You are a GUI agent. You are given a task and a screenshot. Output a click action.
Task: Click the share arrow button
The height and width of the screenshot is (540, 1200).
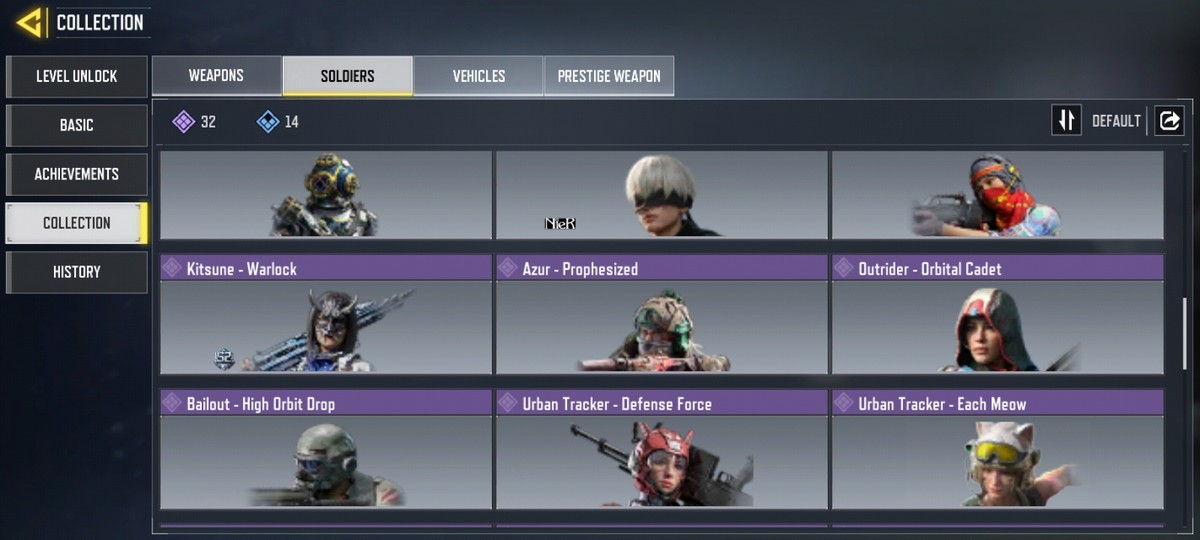coord(1169,121)
